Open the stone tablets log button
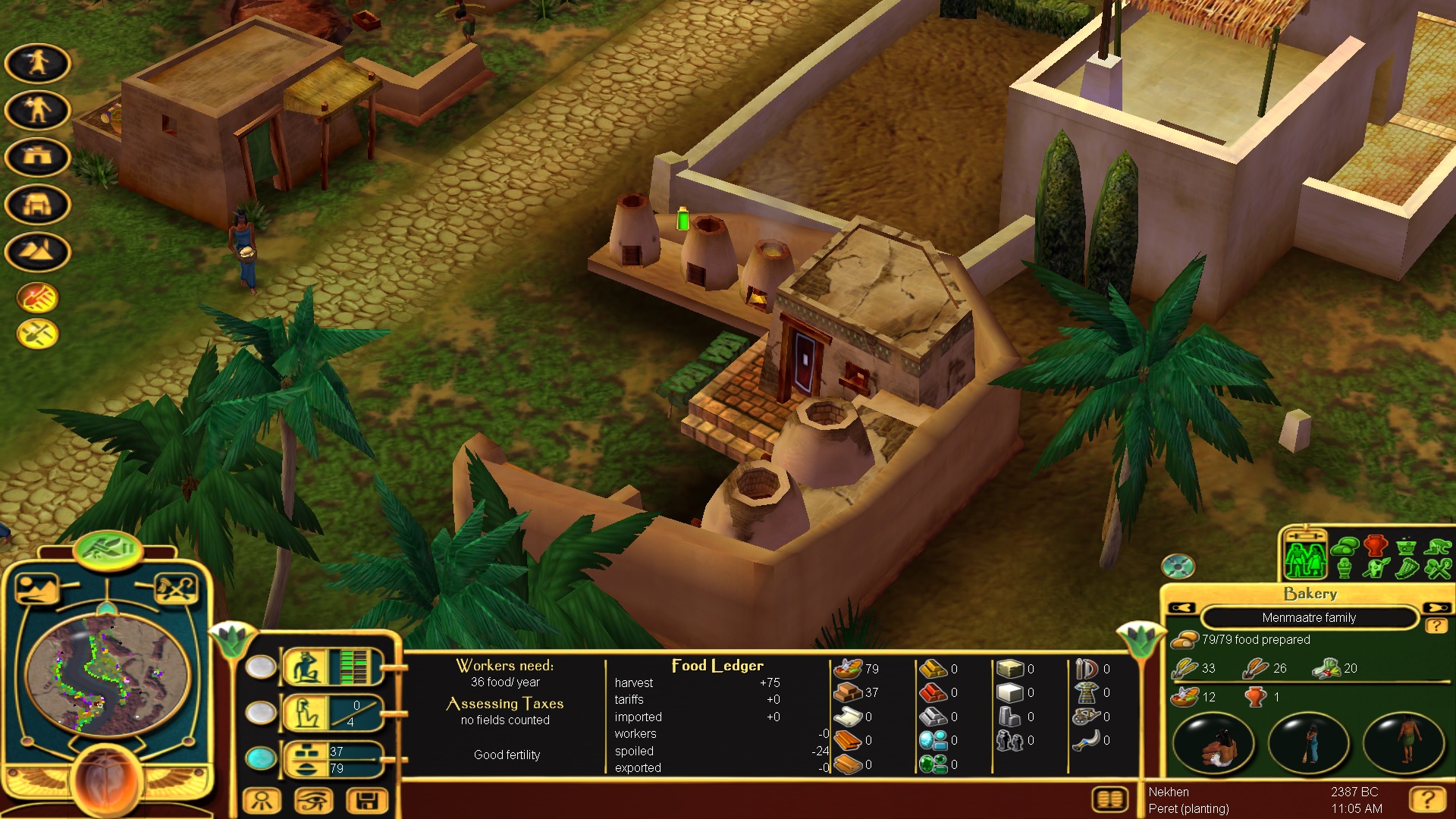The height and width of the screenshot is (819, 1456). coord(1109,799)
